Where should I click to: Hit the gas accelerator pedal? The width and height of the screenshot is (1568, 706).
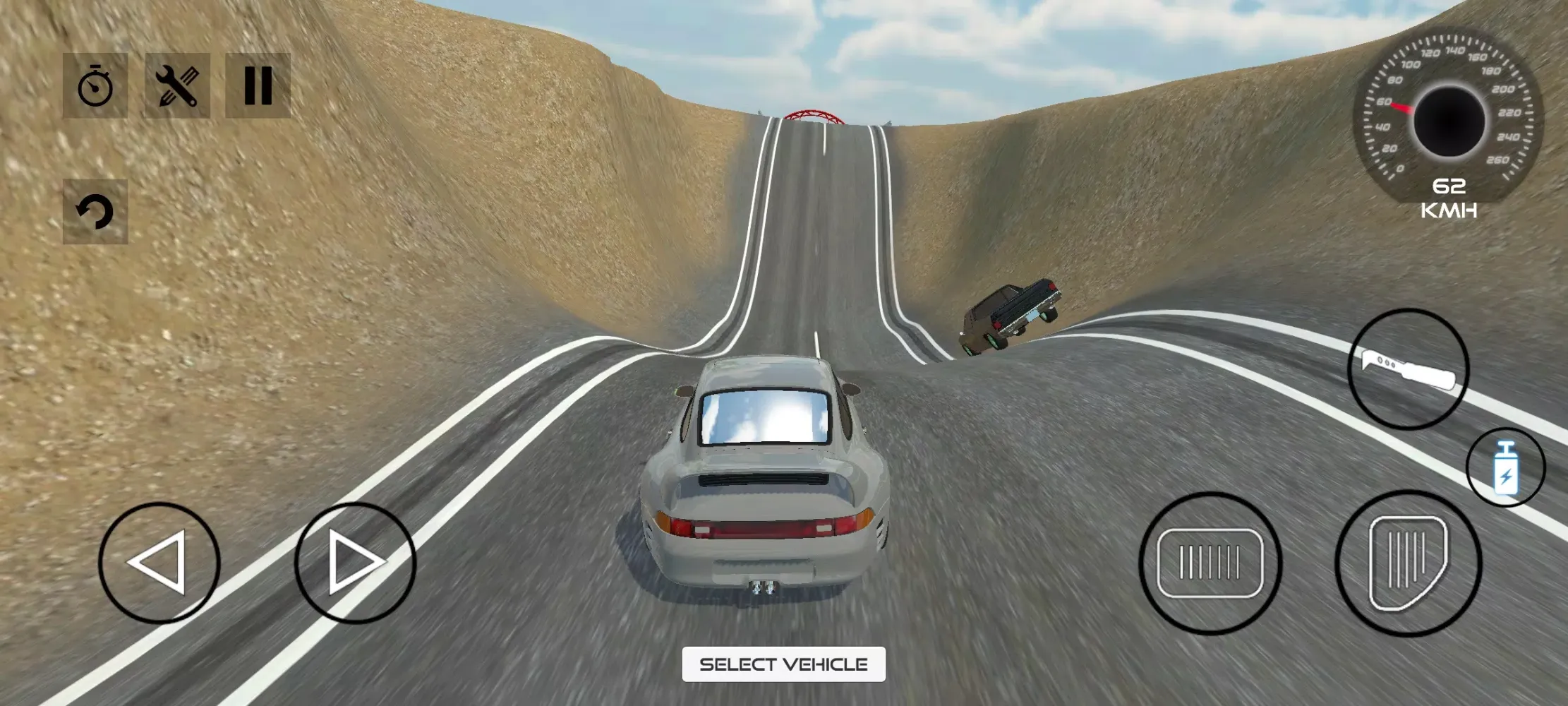1408,563
